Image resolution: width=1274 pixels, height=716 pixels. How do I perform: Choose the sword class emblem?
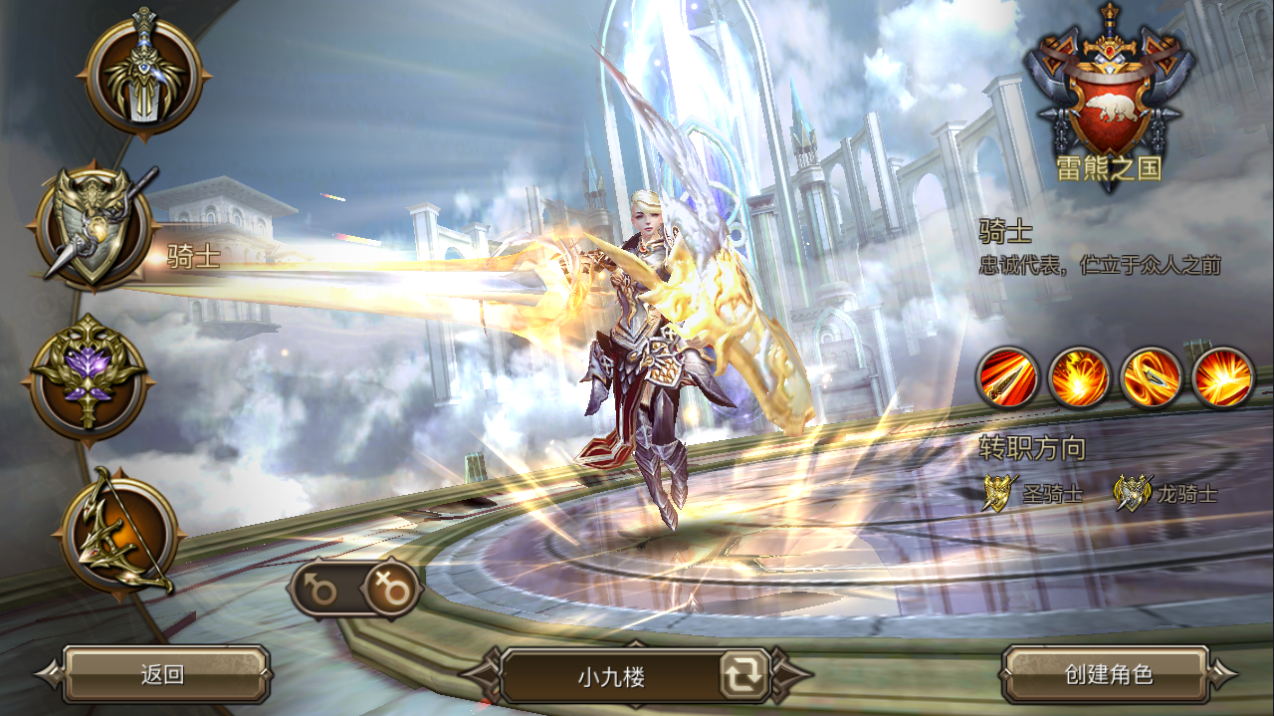(x=145, y=72)
